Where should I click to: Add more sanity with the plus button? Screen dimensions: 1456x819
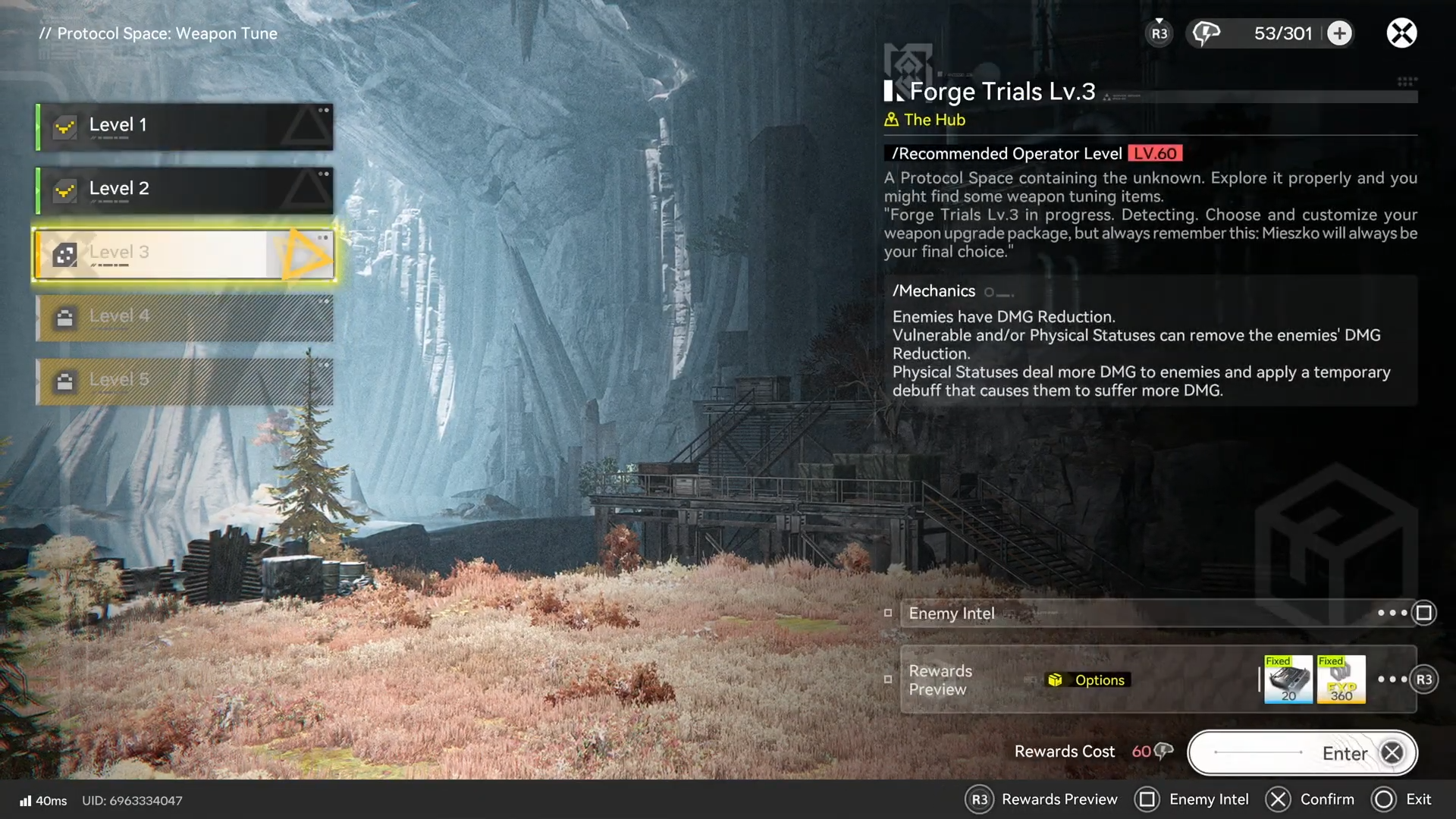click(x=1340, y=33)
